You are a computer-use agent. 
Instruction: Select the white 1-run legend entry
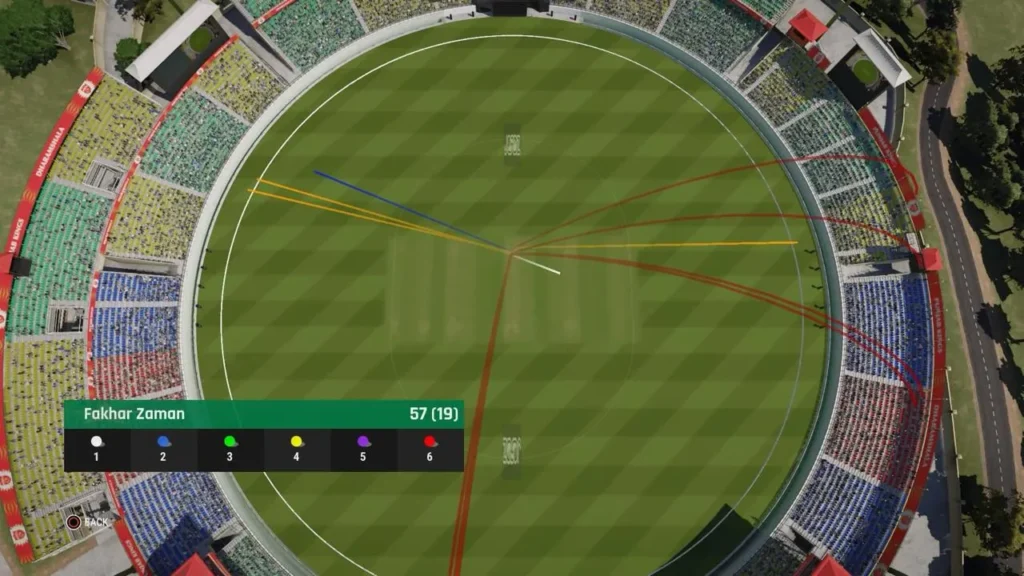pos(97,447)
